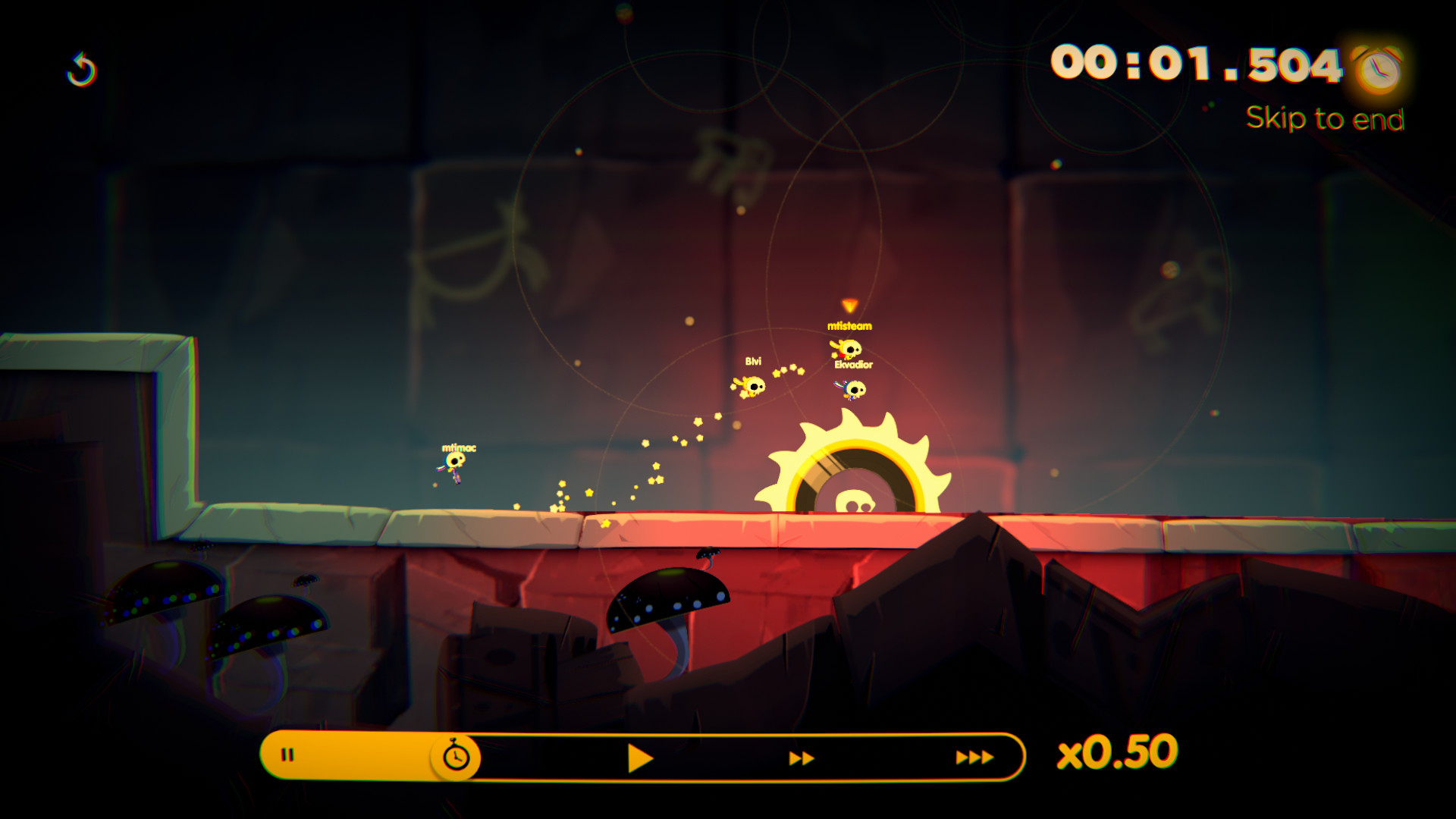Click the stopwatch icon on the scrubber handle
1456x819 pixels.
coord(454,755)
